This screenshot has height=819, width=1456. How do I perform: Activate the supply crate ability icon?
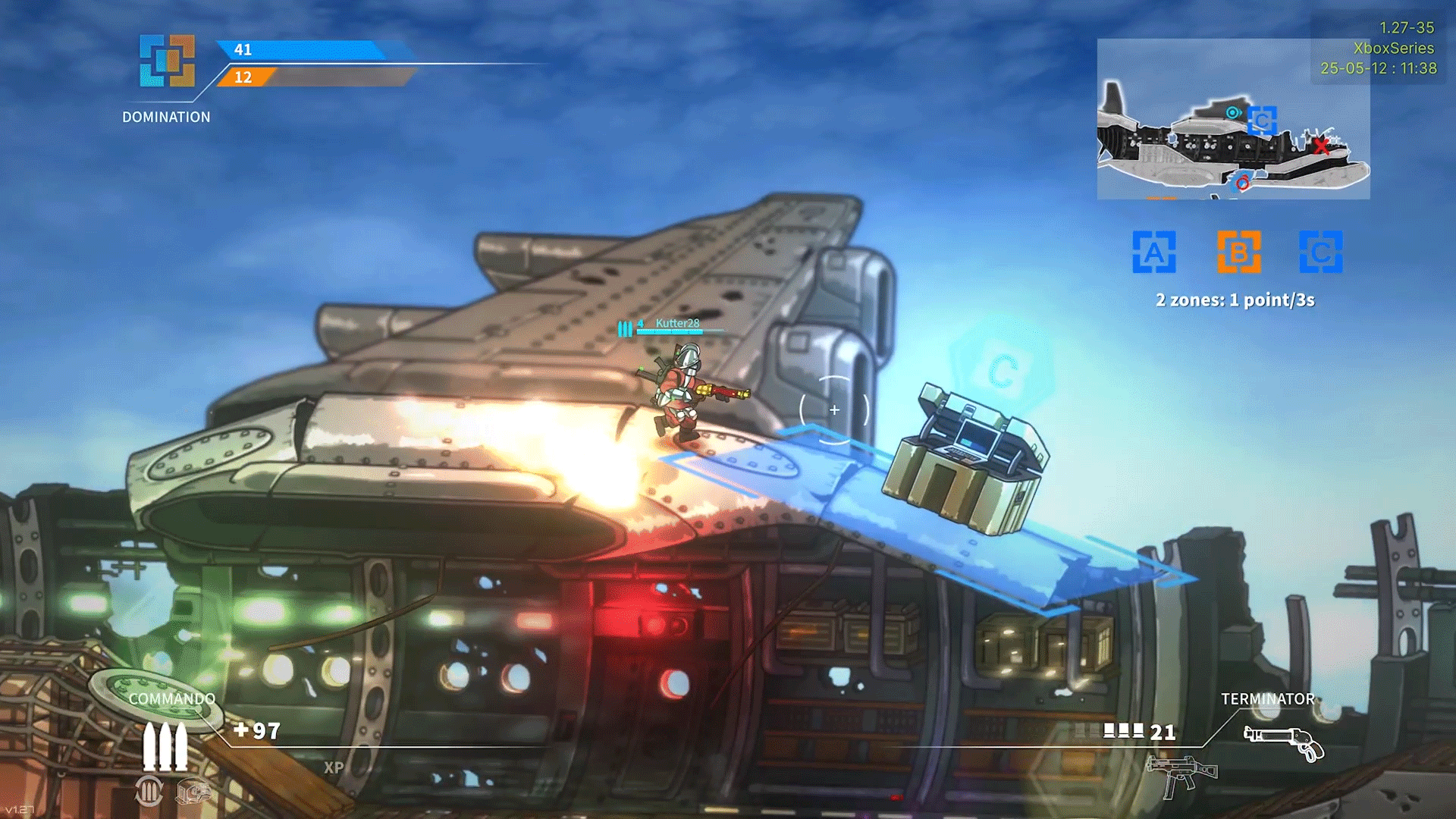(193, 792)
